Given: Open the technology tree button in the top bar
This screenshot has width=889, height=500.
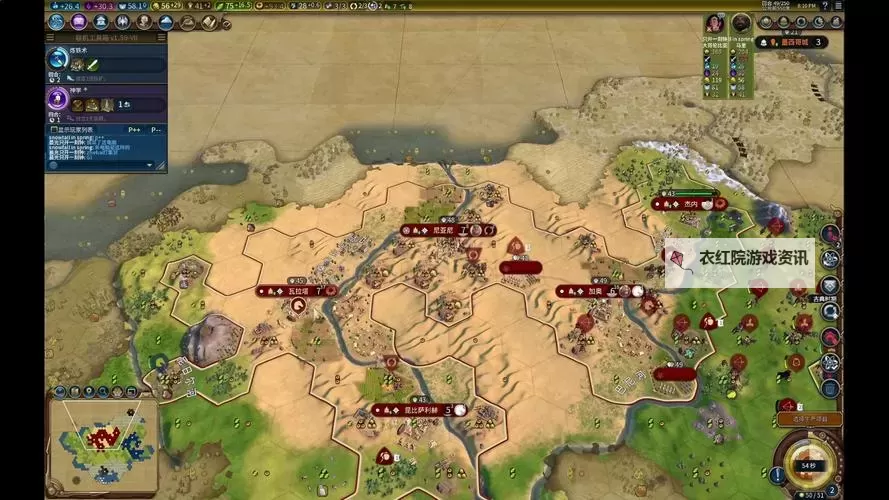Looking at the screenshot, I should (x=58, y=22).
